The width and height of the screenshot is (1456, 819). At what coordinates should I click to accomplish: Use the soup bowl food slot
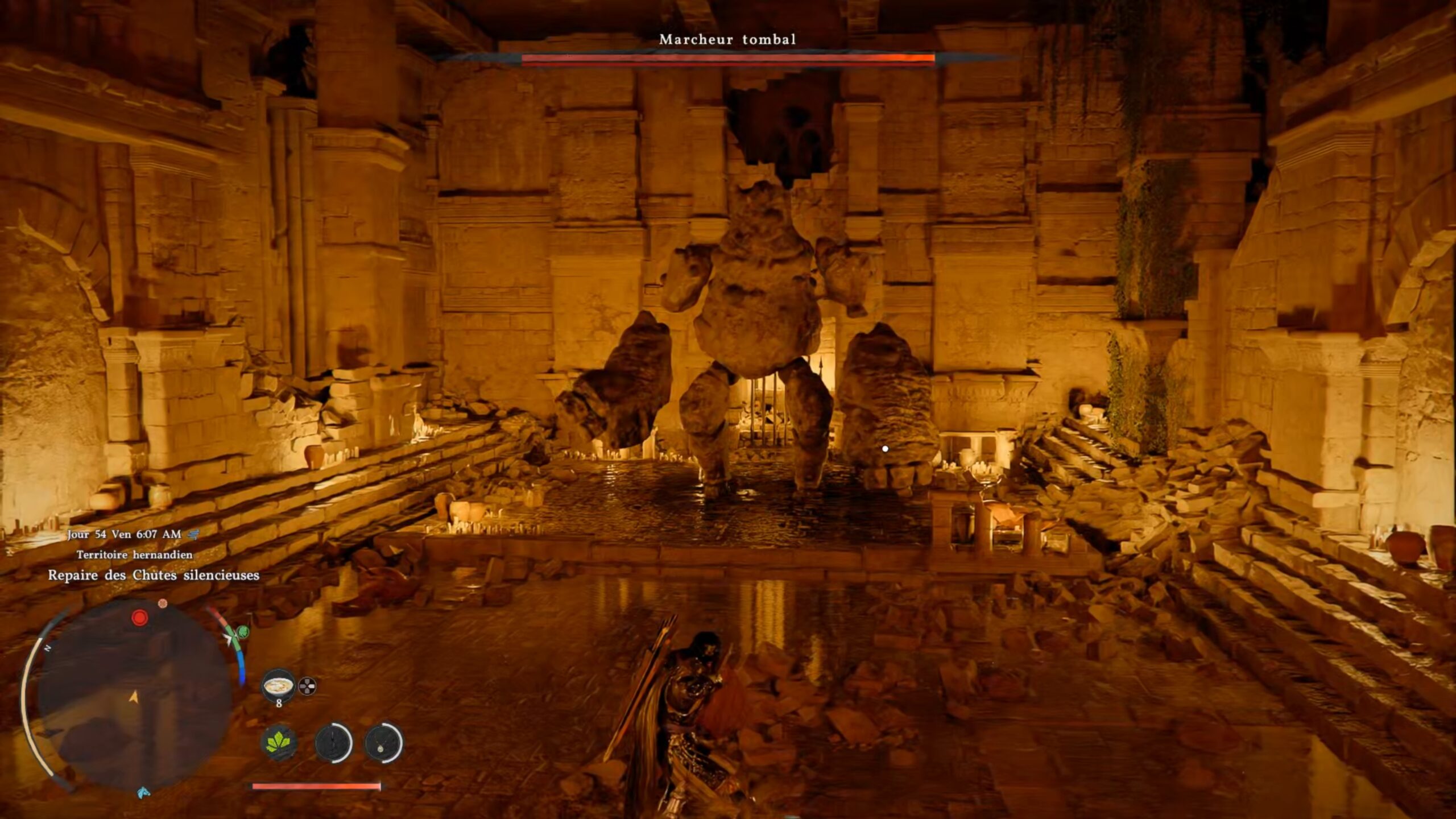[x=279, y=685]
